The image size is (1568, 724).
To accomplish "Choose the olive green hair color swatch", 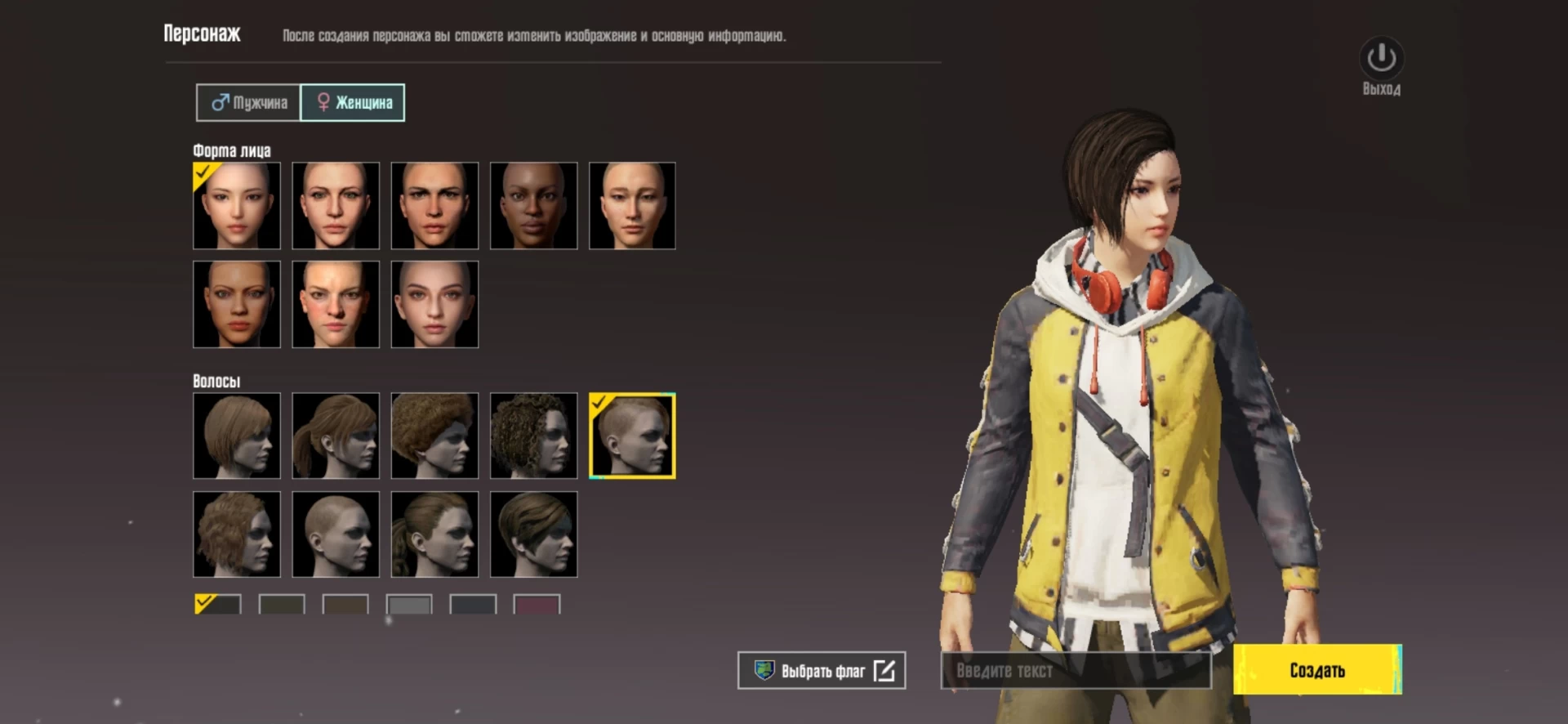I will [x=282, y=605].
